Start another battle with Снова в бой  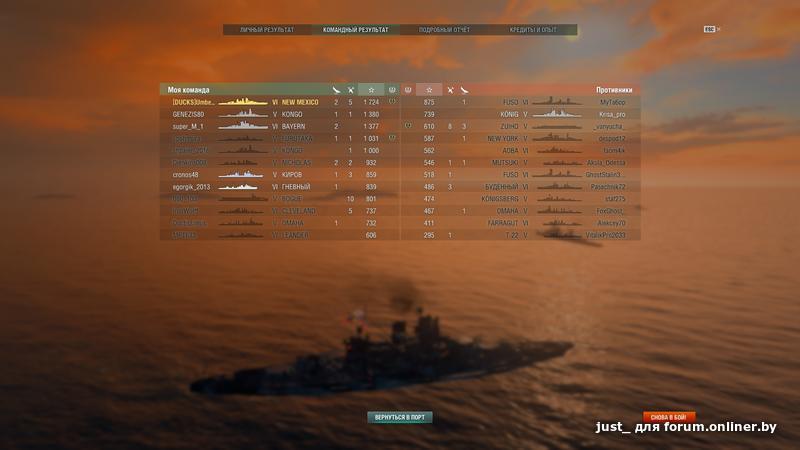point(667,415)
